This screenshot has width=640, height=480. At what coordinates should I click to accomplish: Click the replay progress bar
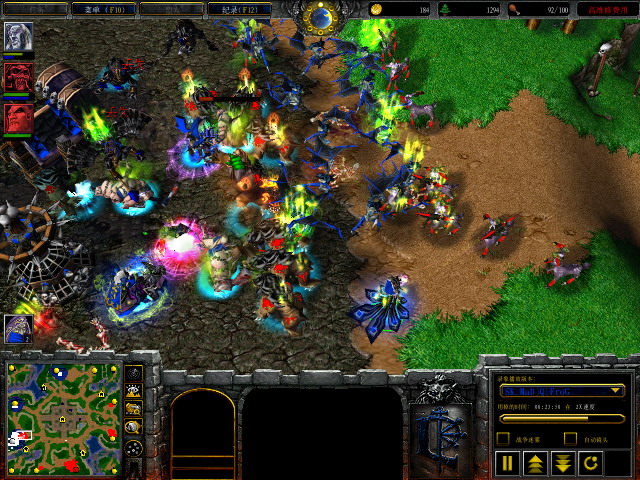[562, 418]
